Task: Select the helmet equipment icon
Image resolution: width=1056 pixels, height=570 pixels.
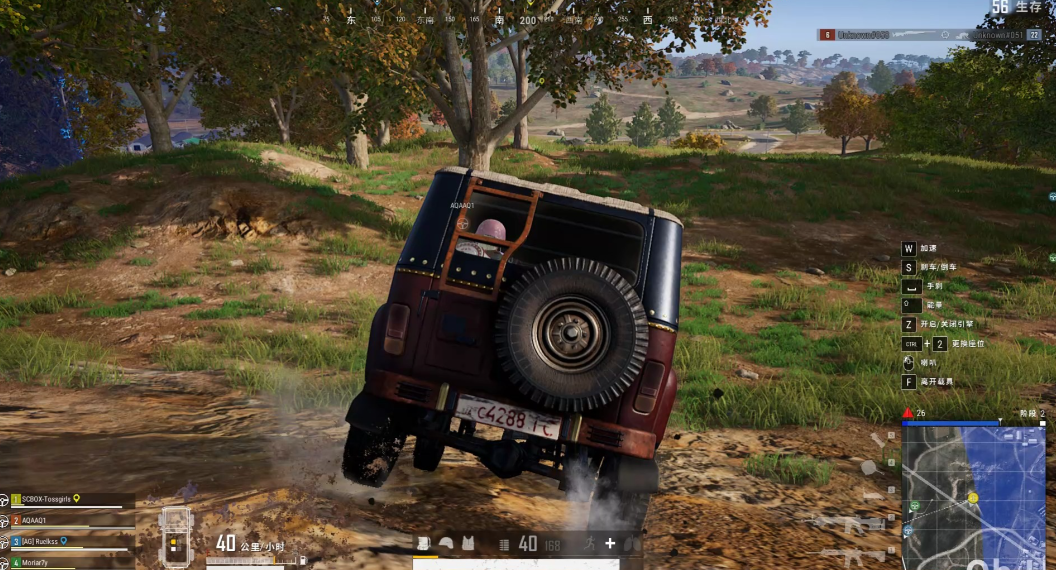Action: click(446, 543)
